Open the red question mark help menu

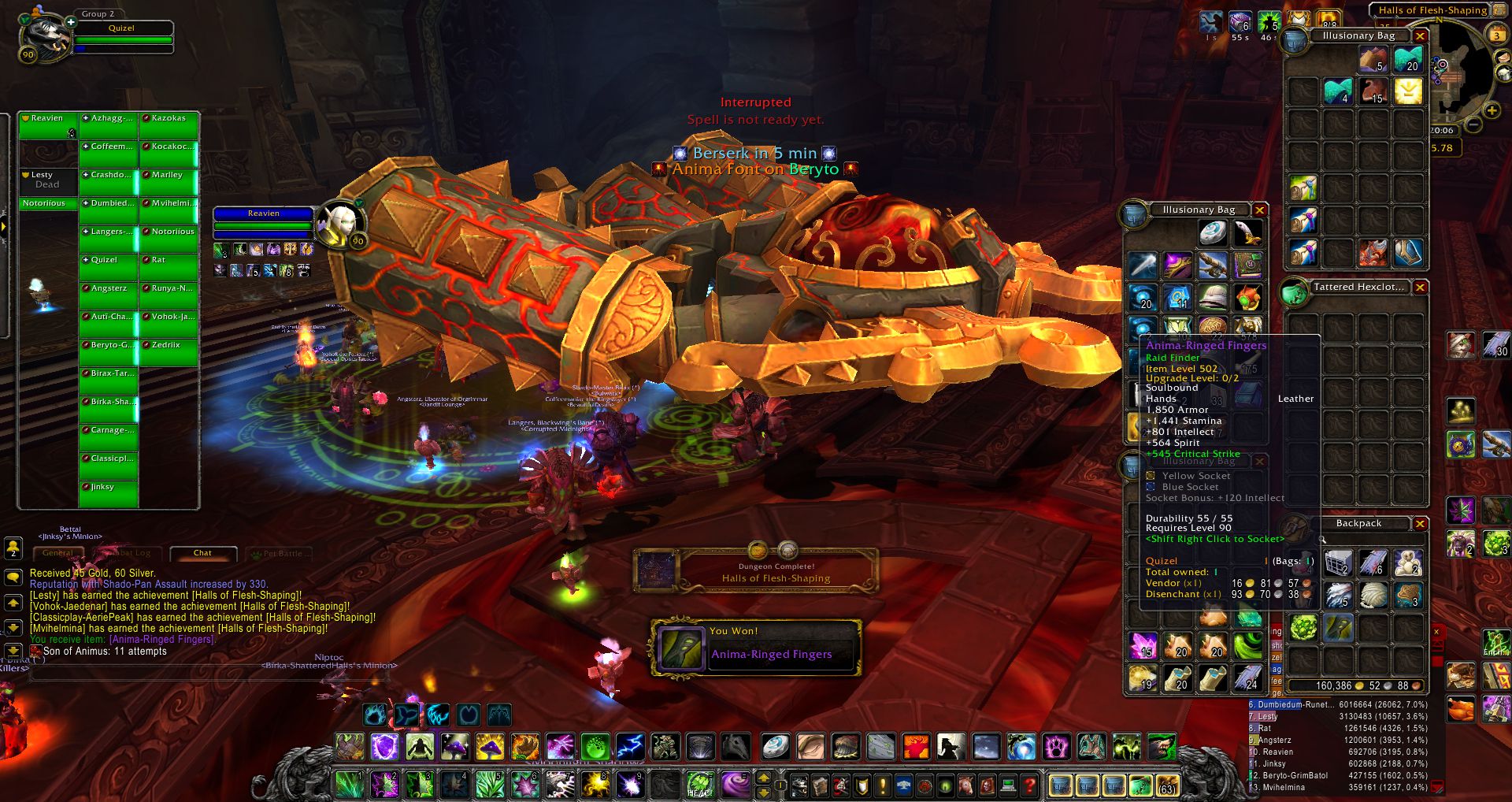(x=1028, y=785)
